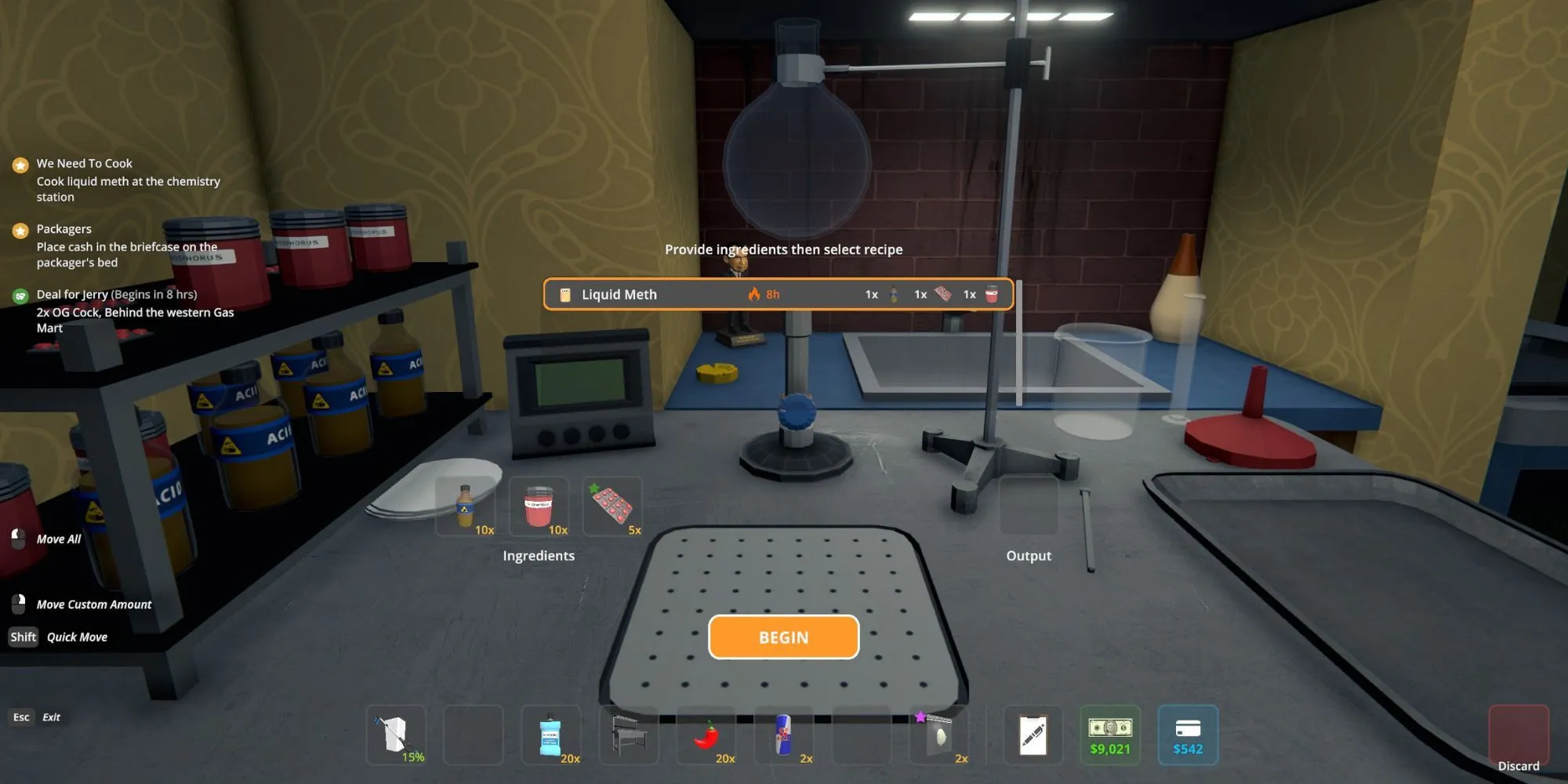The image size is (1568, 784).
Task: Pick the energy drink can hotbar slot
Action: (784, 735)
